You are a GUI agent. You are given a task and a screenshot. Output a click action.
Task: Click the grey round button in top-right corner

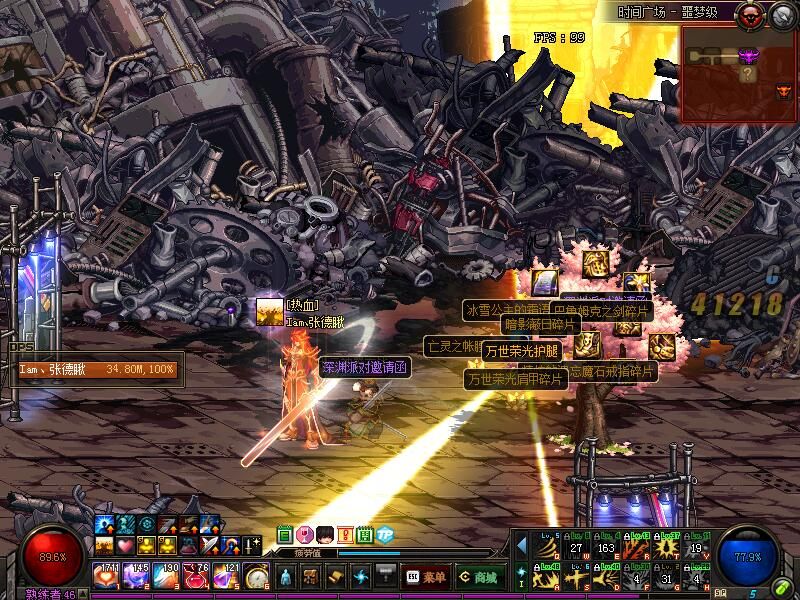(x=781, y=14)
